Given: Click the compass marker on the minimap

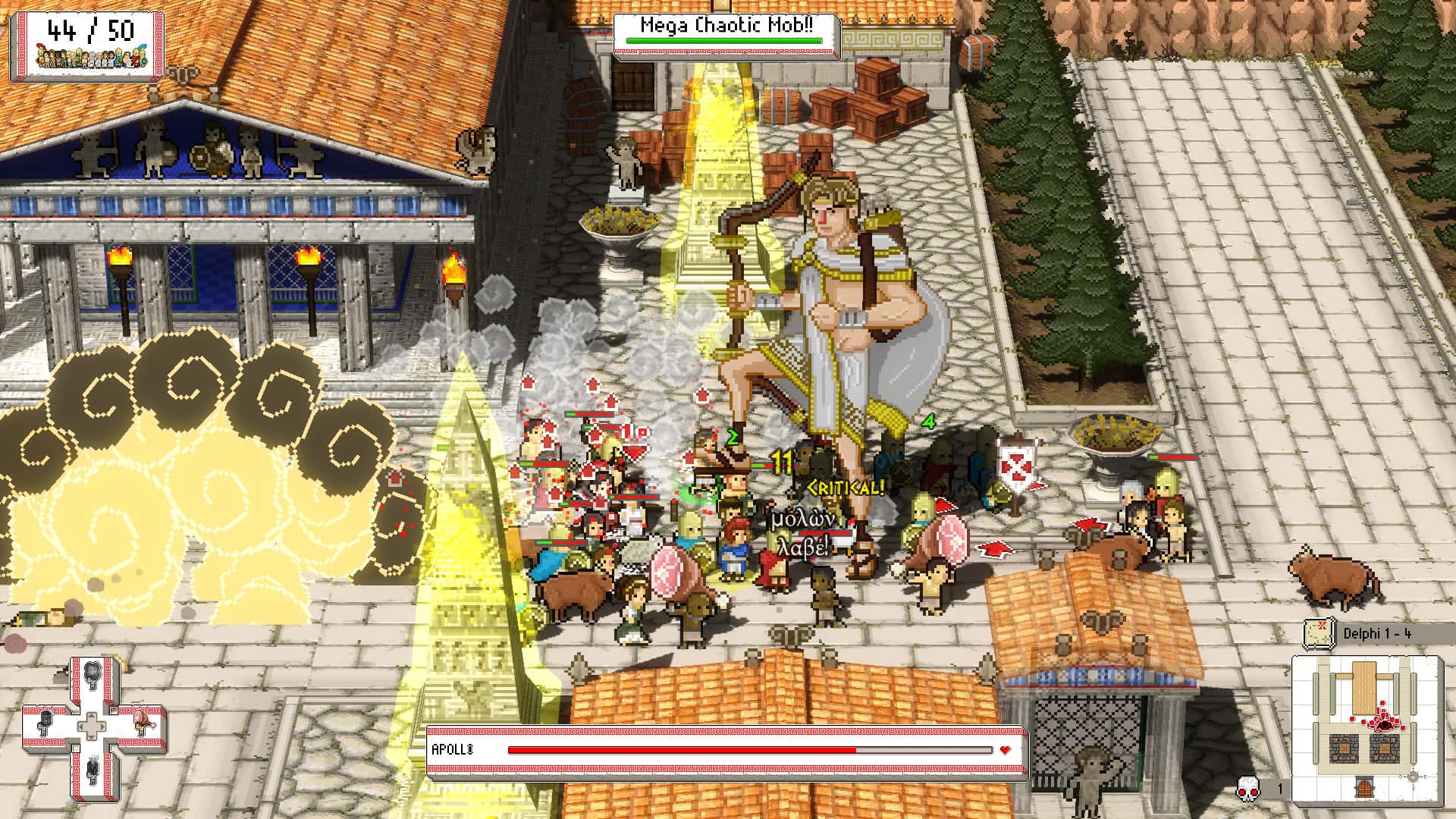Looking at the screenshot, I should [x=1414, y=777].
